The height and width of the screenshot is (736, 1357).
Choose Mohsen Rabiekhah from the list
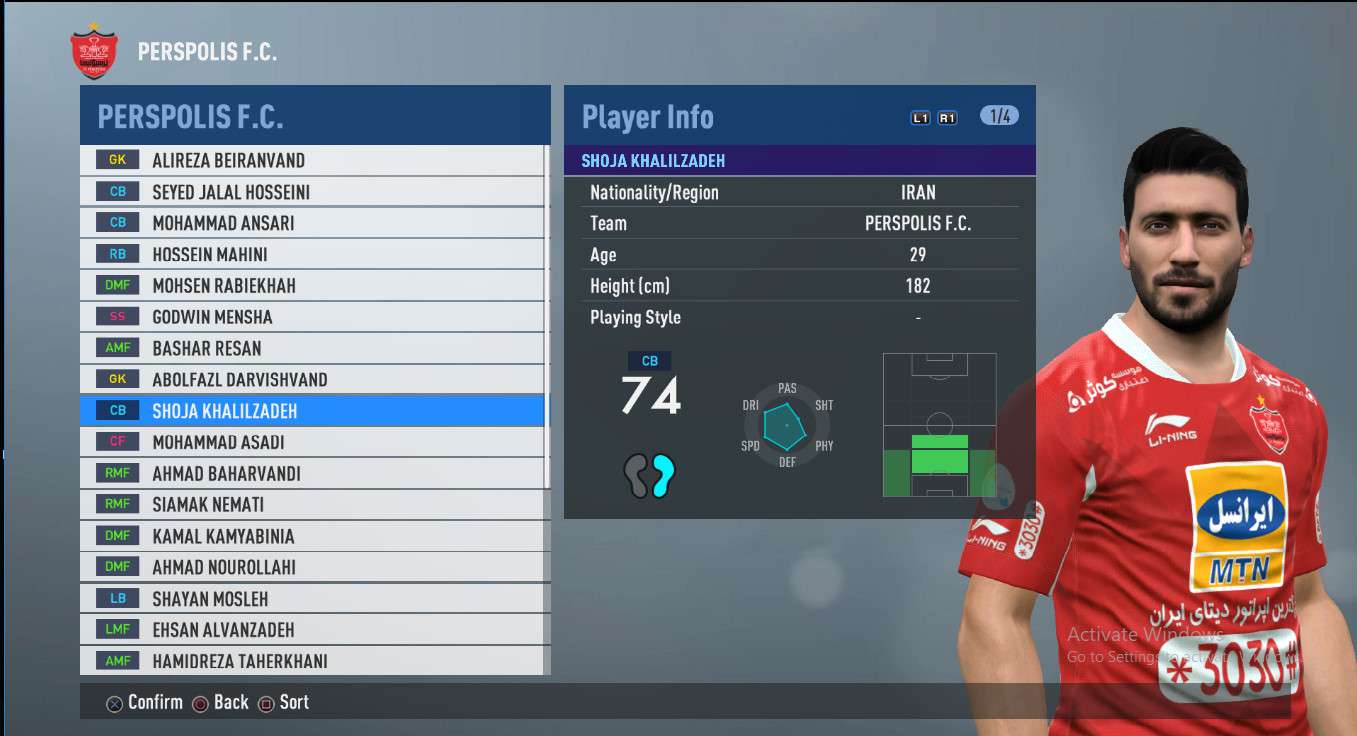pyautogui.click(x=313, y=286)
